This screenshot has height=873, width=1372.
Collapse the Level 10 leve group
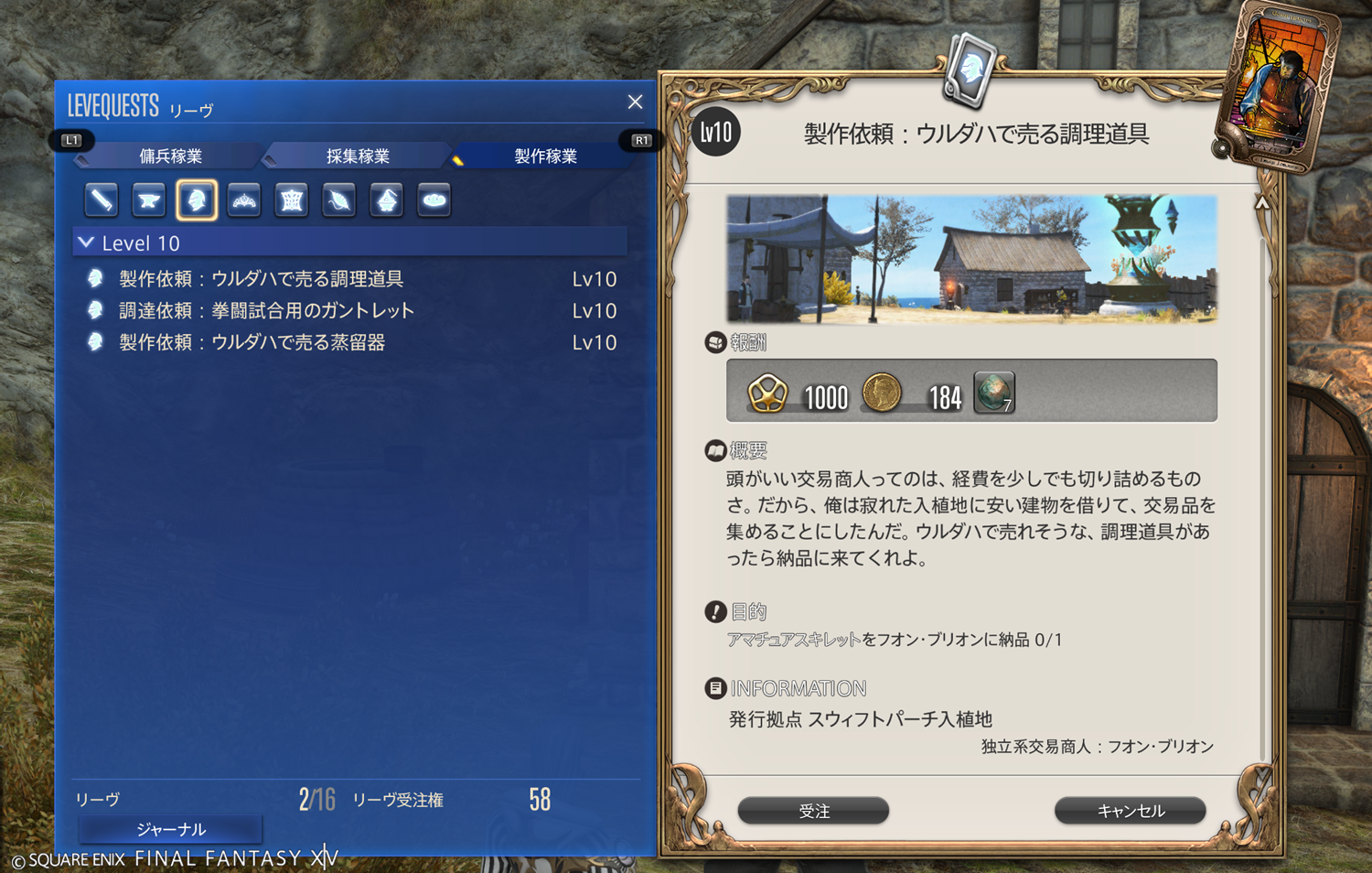tap(87, 243)
